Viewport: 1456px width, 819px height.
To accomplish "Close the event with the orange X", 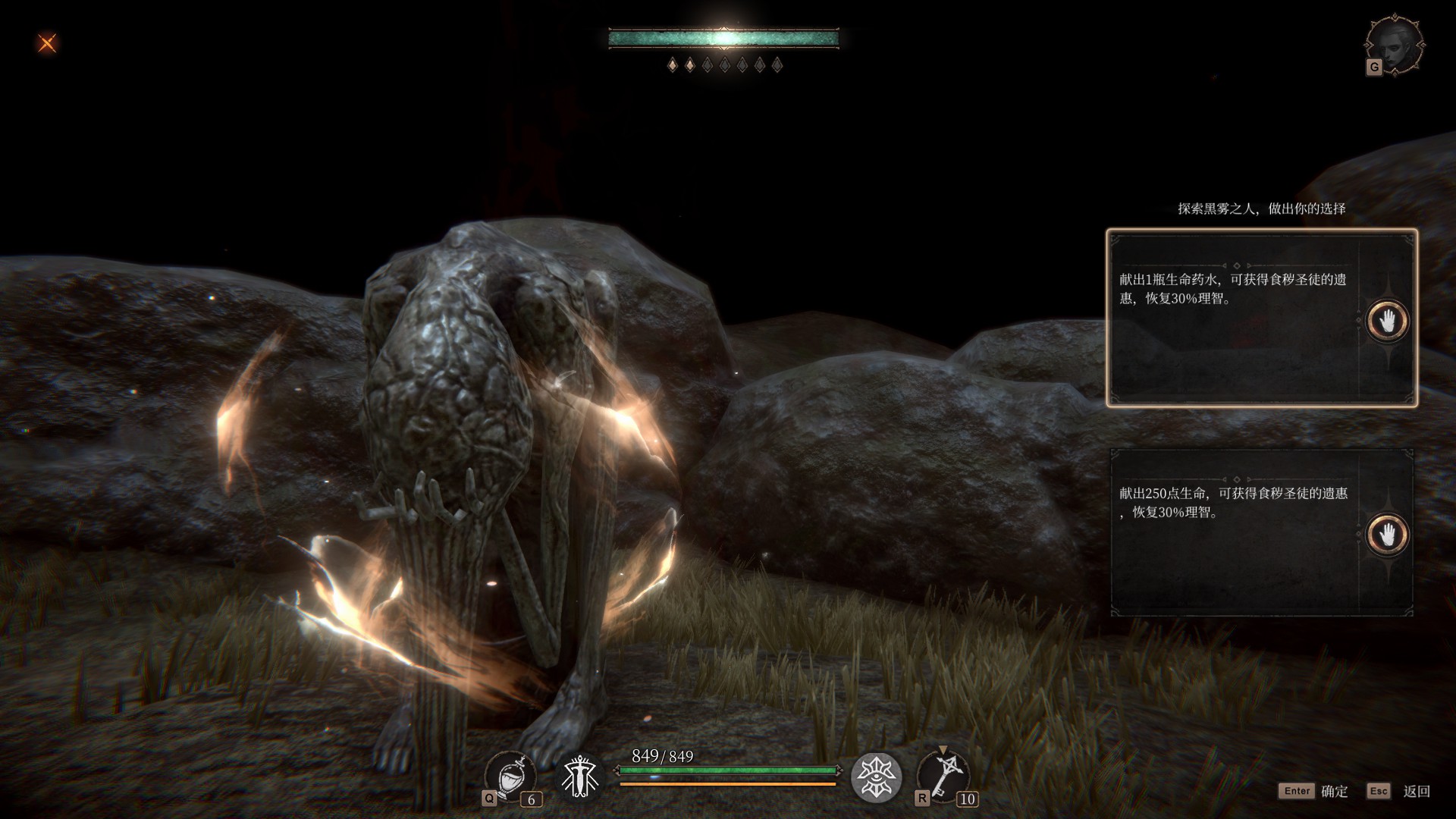I will 47,43.
